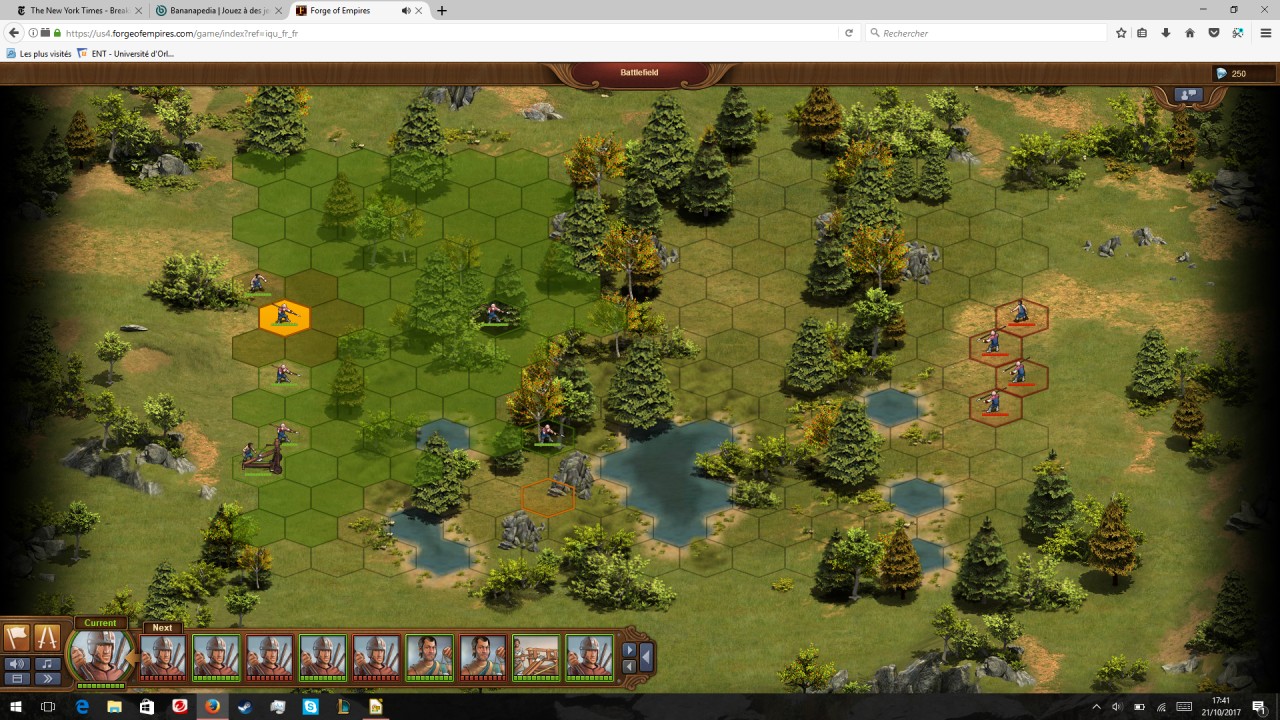Select the Current unit portrait
The height and width of the screenshot is (720, 1280).
click(101, 655)
